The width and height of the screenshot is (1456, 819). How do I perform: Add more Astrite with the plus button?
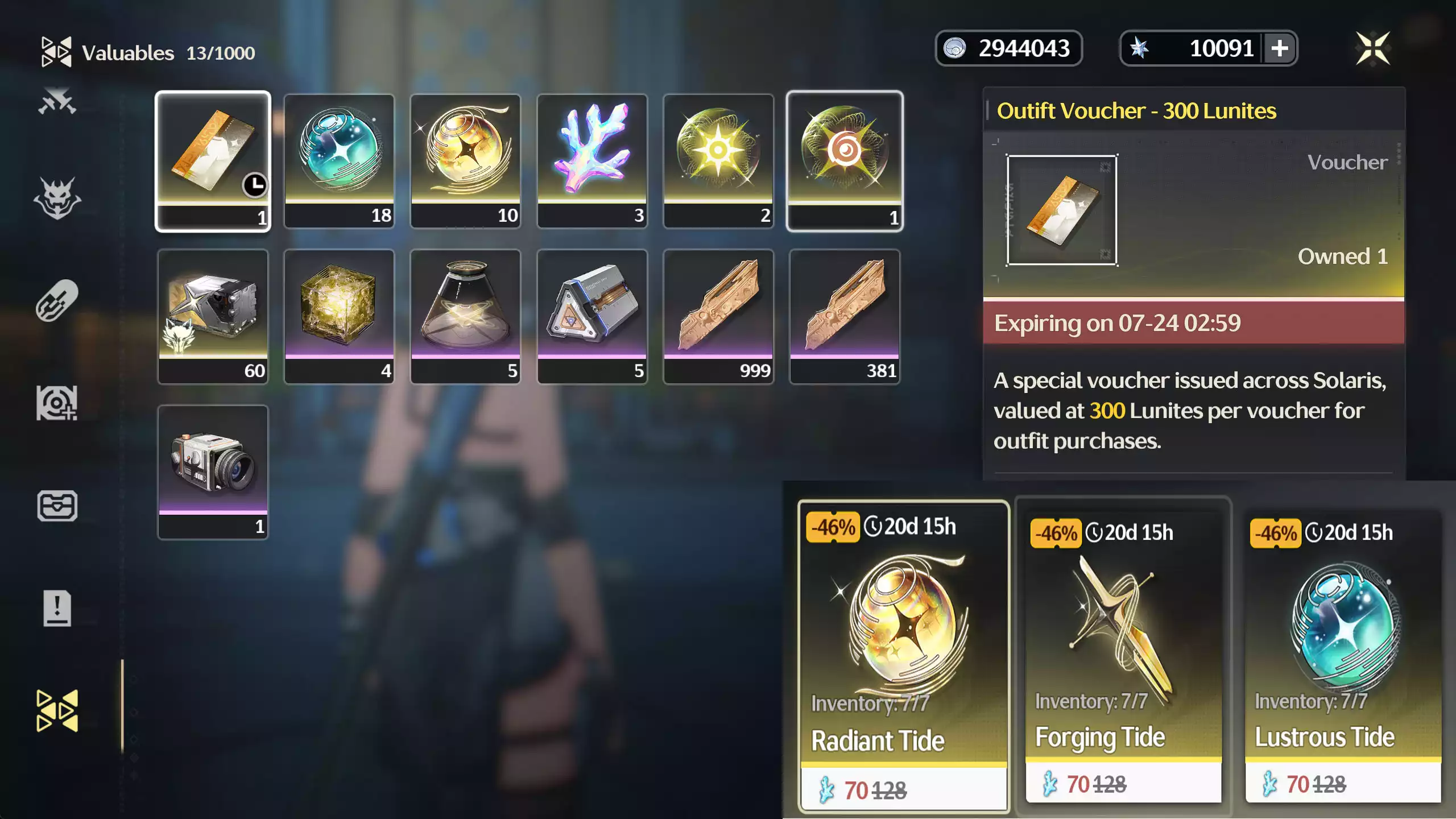(x=1280, y=48)
